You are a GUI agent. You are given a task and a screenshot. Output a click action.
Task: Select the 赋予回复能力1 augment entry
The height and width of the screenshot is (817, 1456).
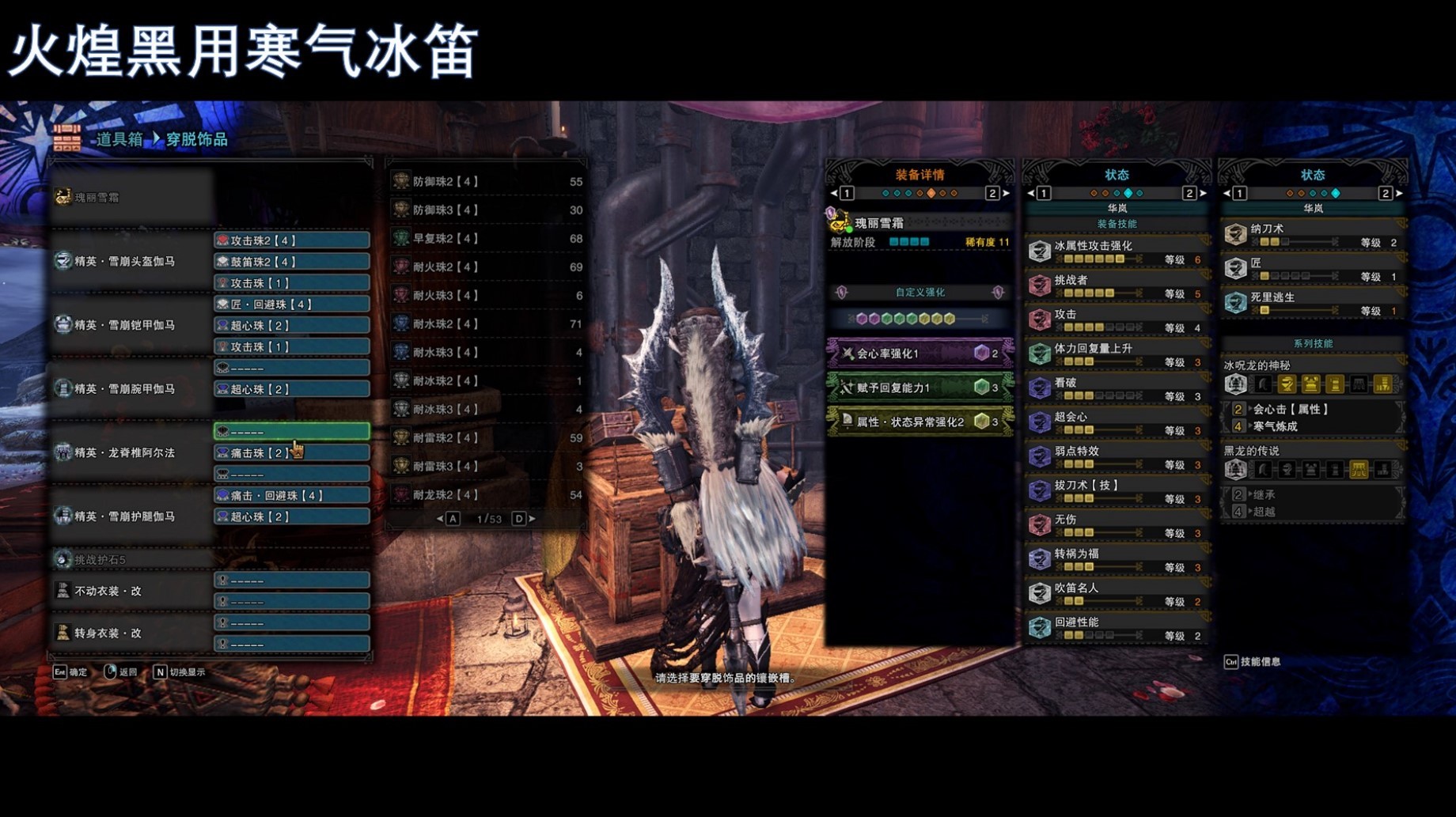919,388
